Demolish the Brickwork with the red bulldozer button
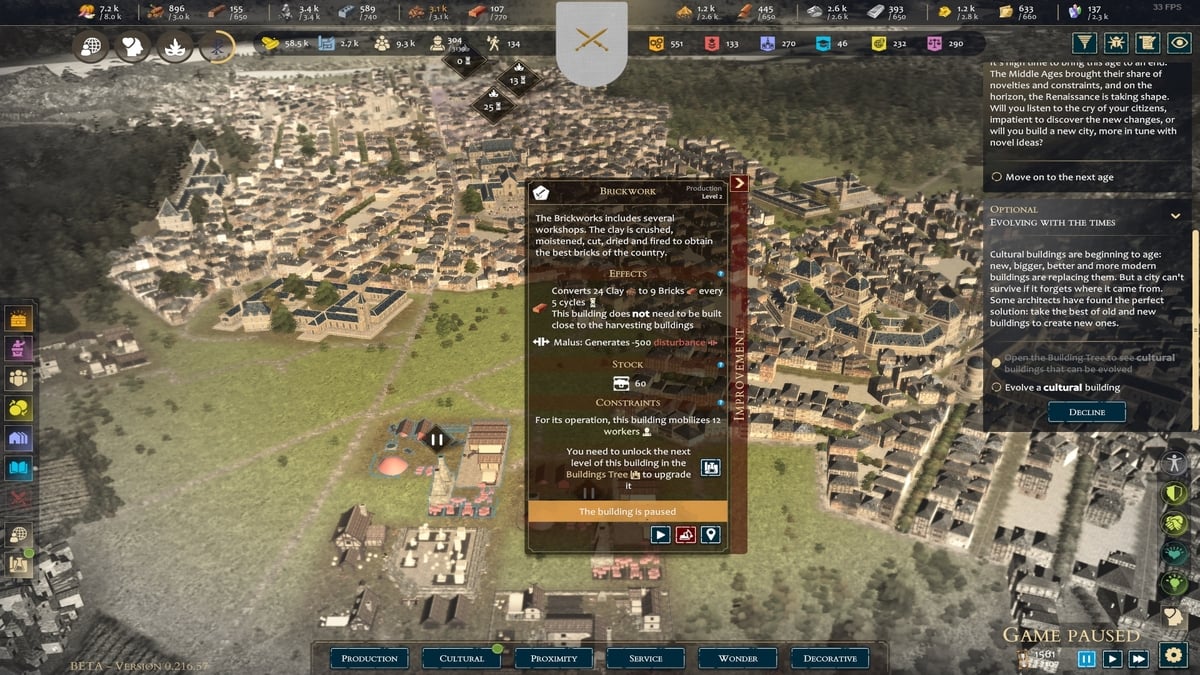This screenshot has height=675, width=1200. [x=686, y=535]
